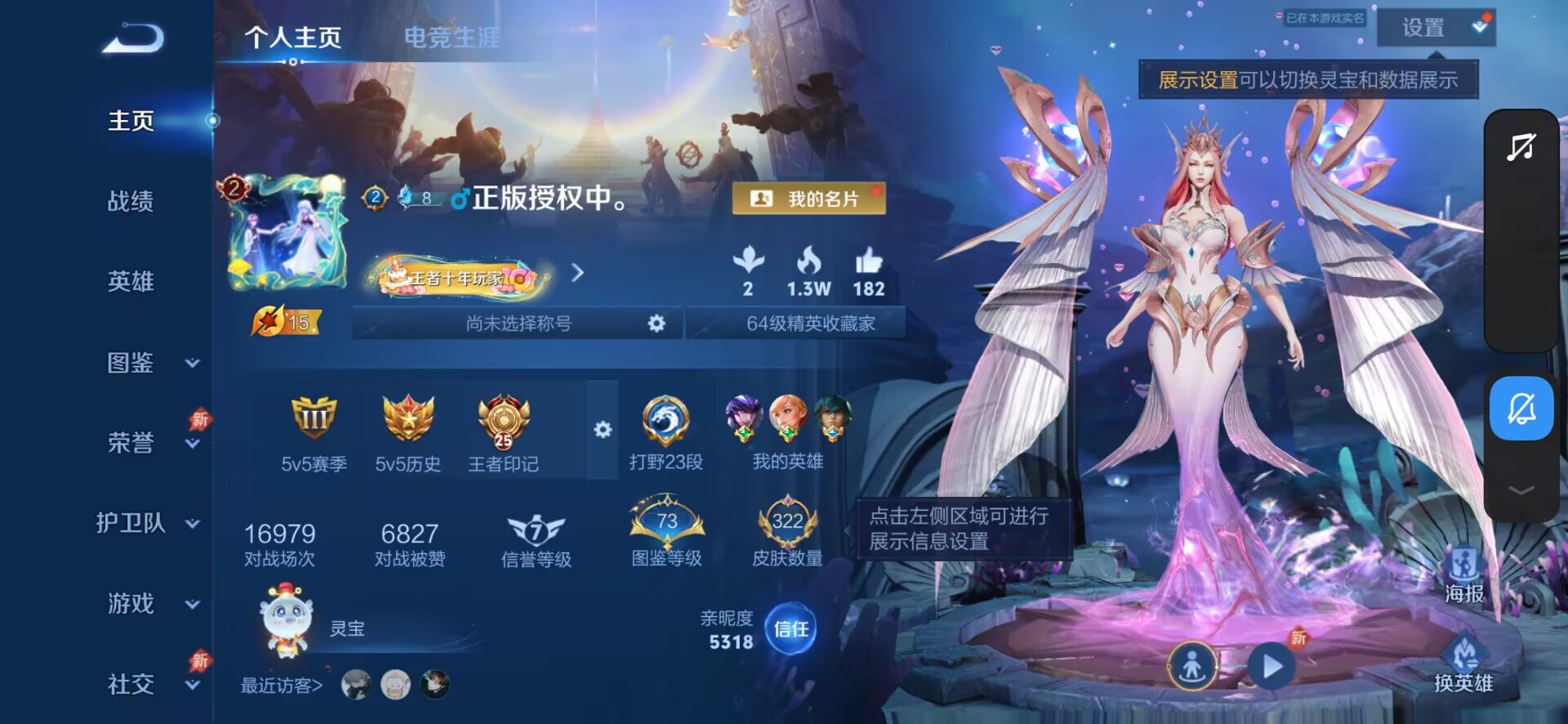Open 我的名片 card button
This screenshot has height=724, width=1568.
[x=808, y=198]
